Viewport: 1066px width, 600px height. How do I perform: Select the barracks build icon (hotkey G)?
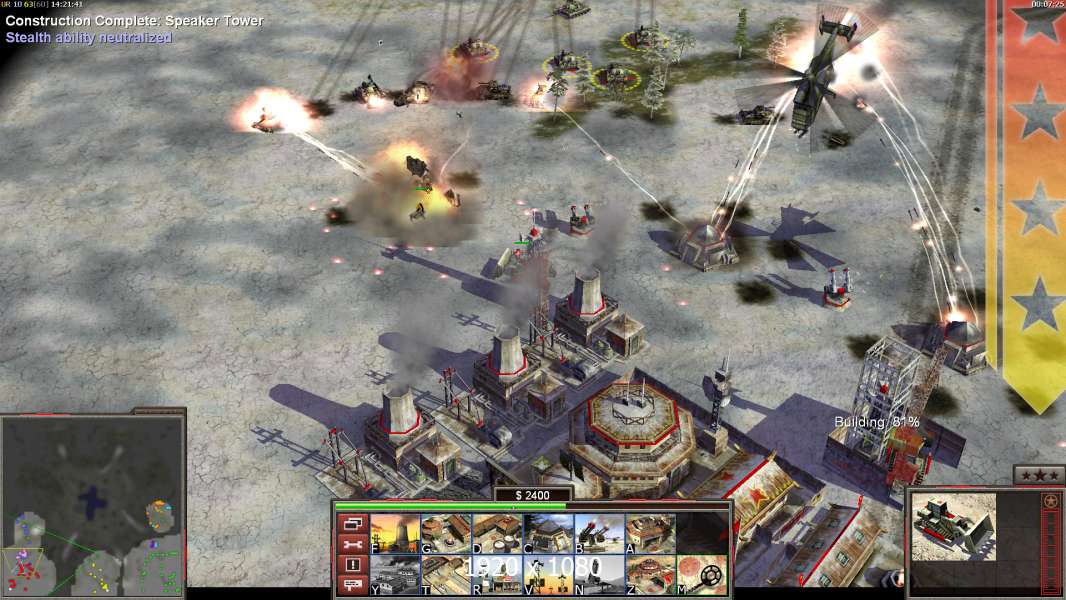point(446,534)
